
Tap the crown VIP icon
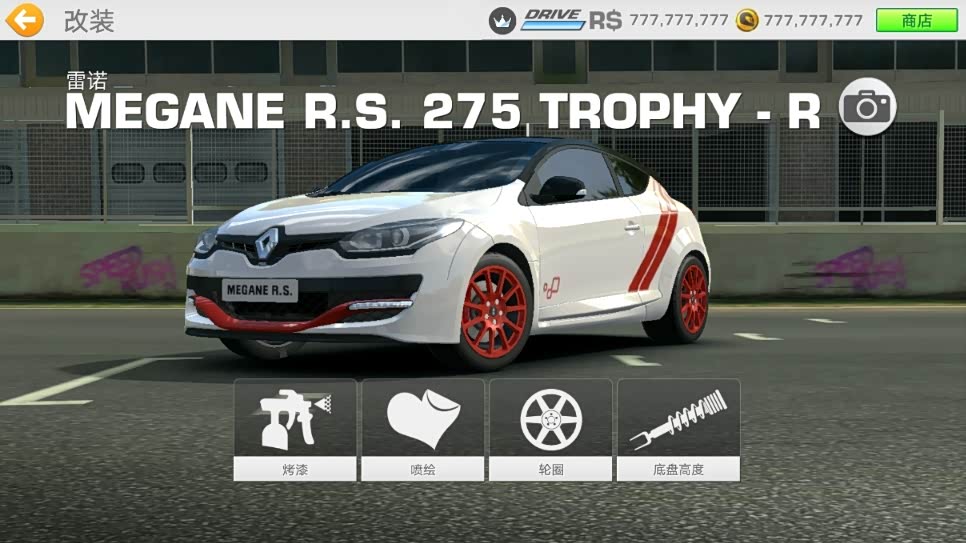point(502,20)
